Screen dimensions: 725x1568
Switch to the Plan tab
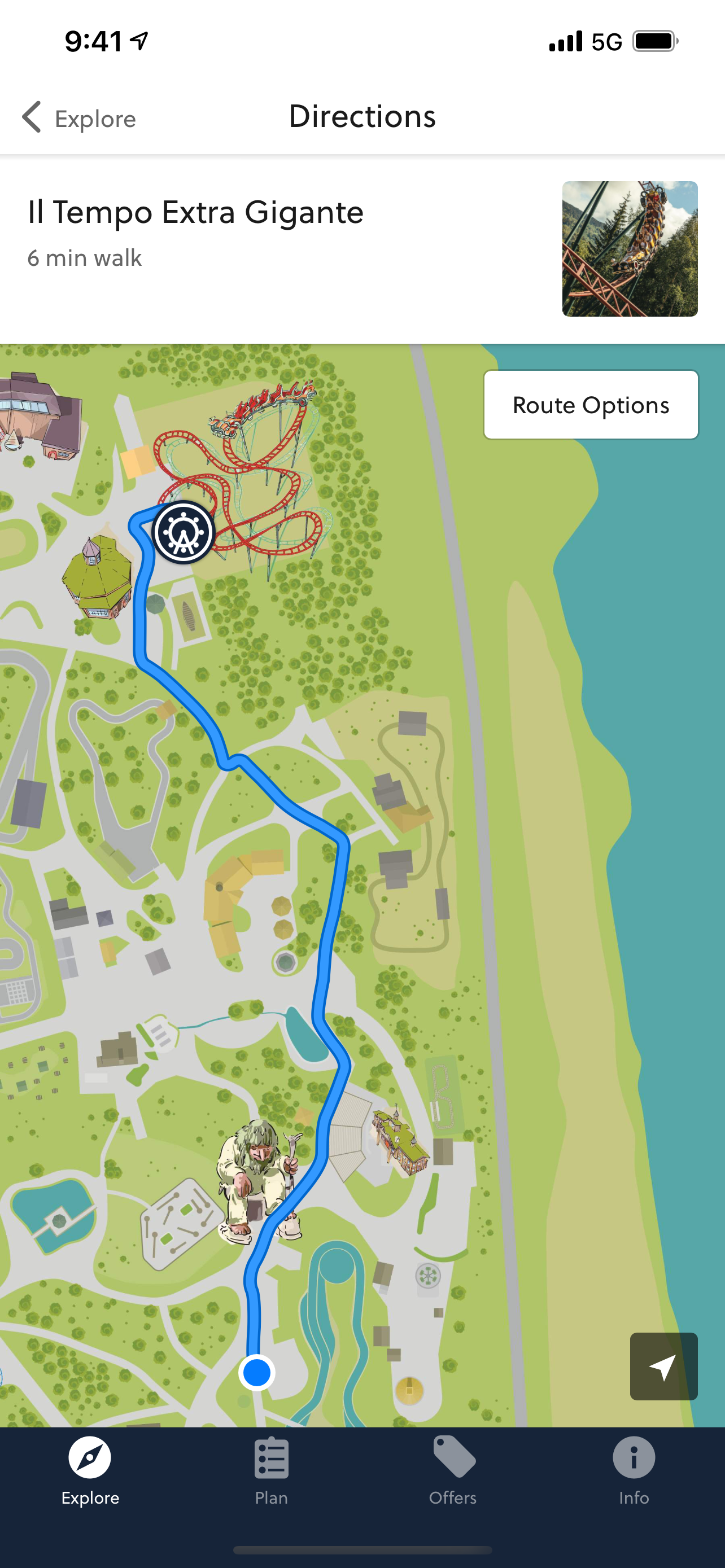pos(272,1471)
